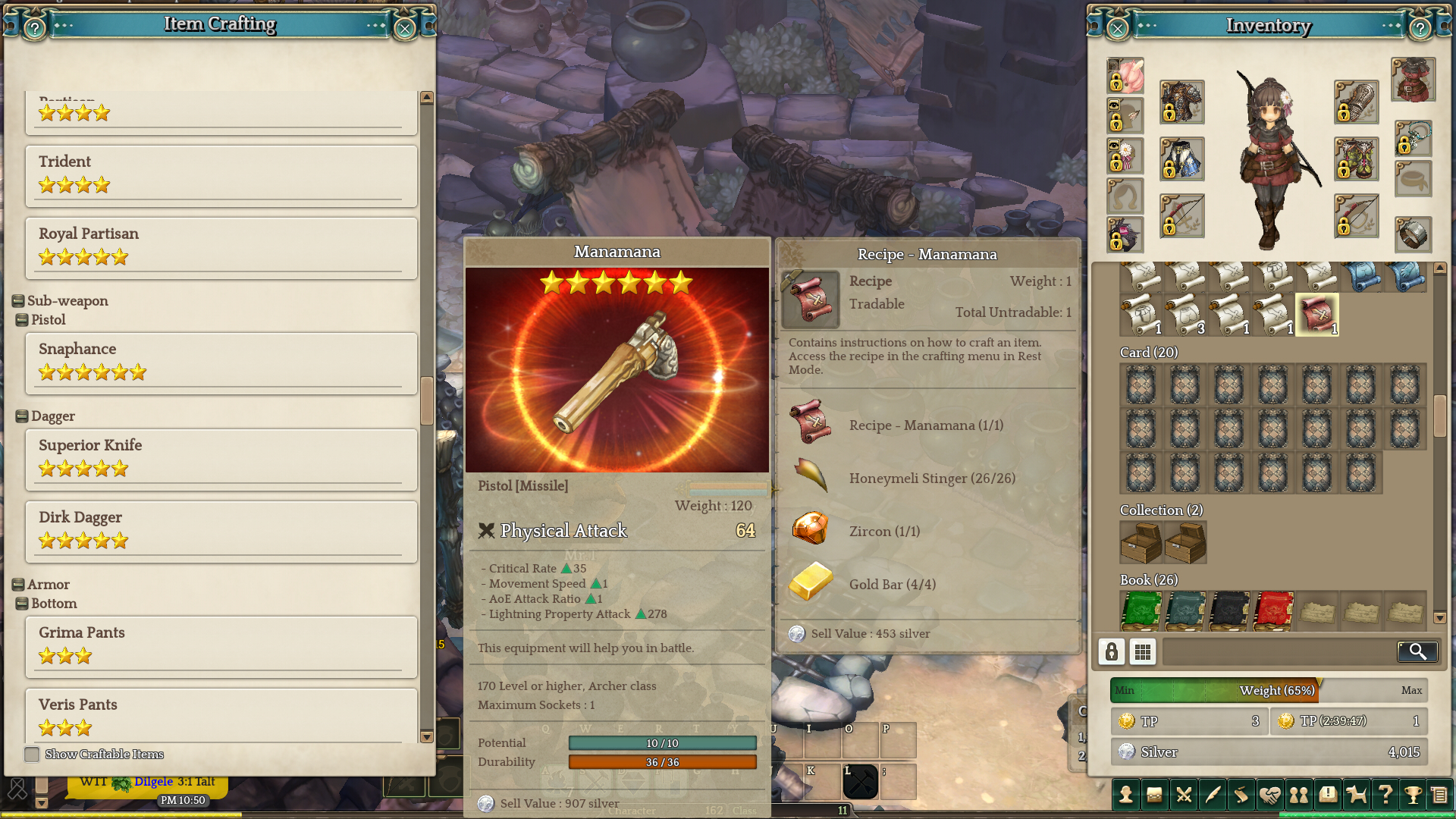Click the inventory search magnifier button

pos(1417,651)
